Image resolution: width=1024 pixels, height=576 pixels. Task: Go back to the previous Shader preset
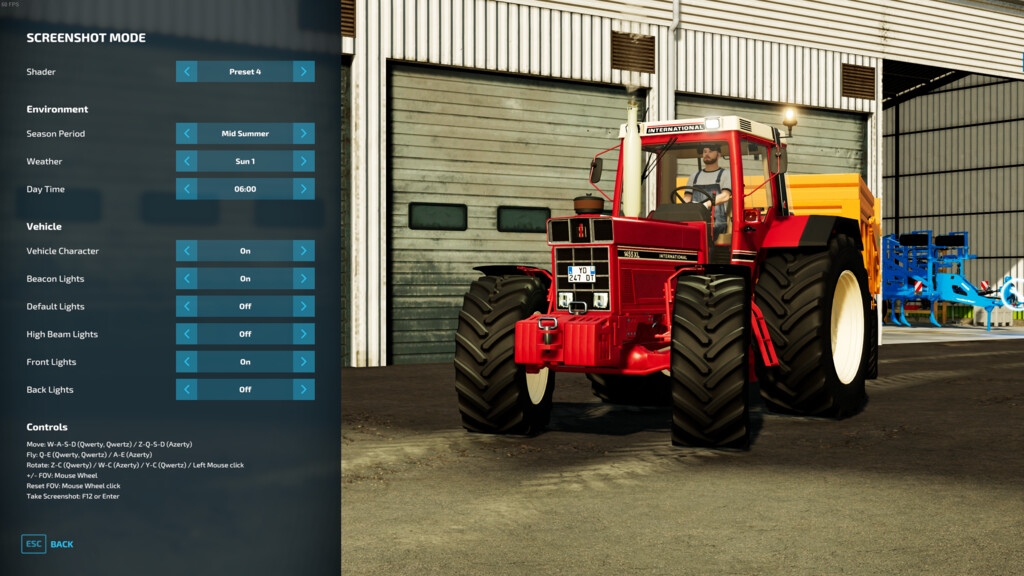click(x=186, y=72)
